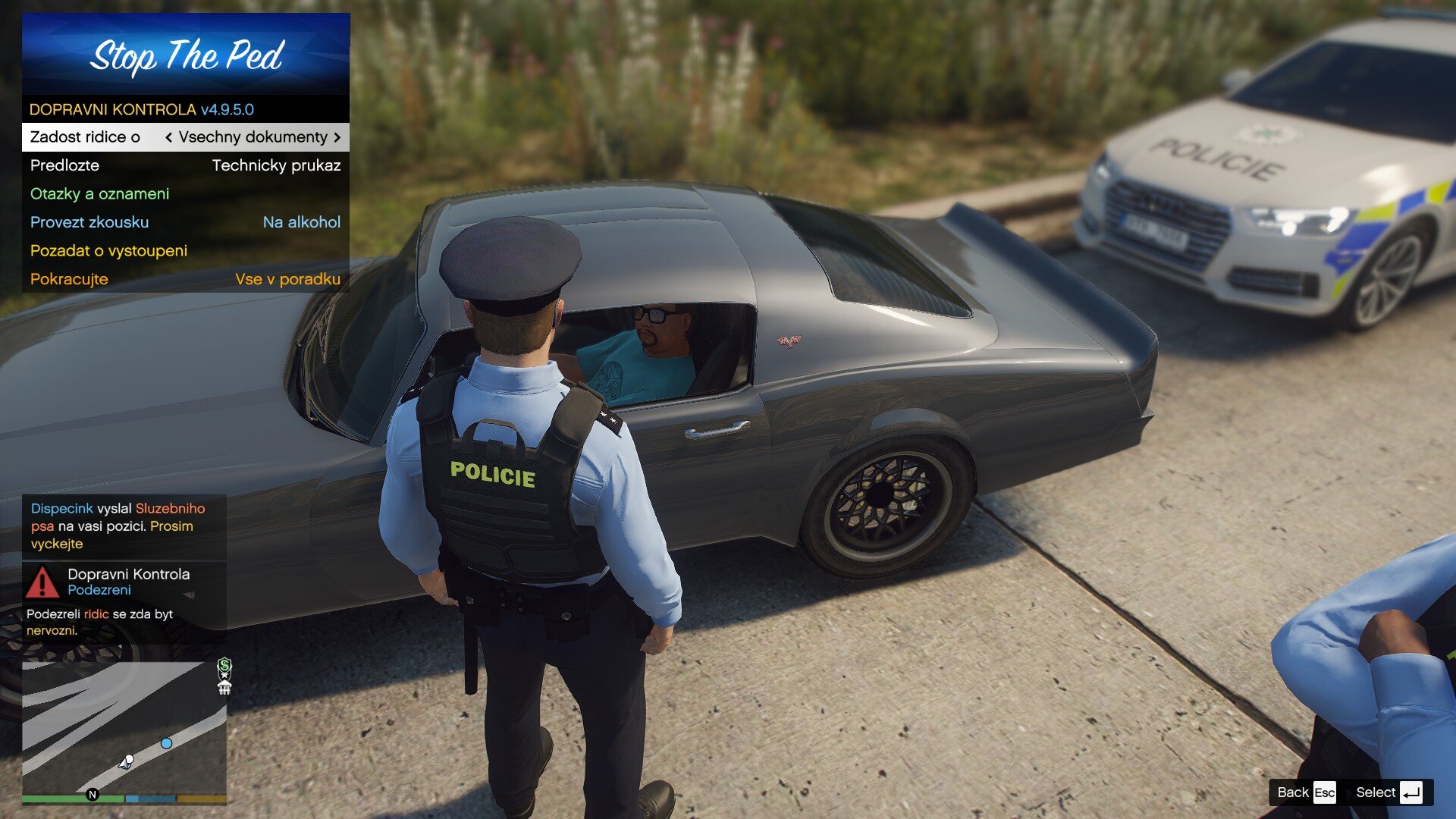Select 'Pokracujte' Vse v poradku entry

click(x=185, y=279)
